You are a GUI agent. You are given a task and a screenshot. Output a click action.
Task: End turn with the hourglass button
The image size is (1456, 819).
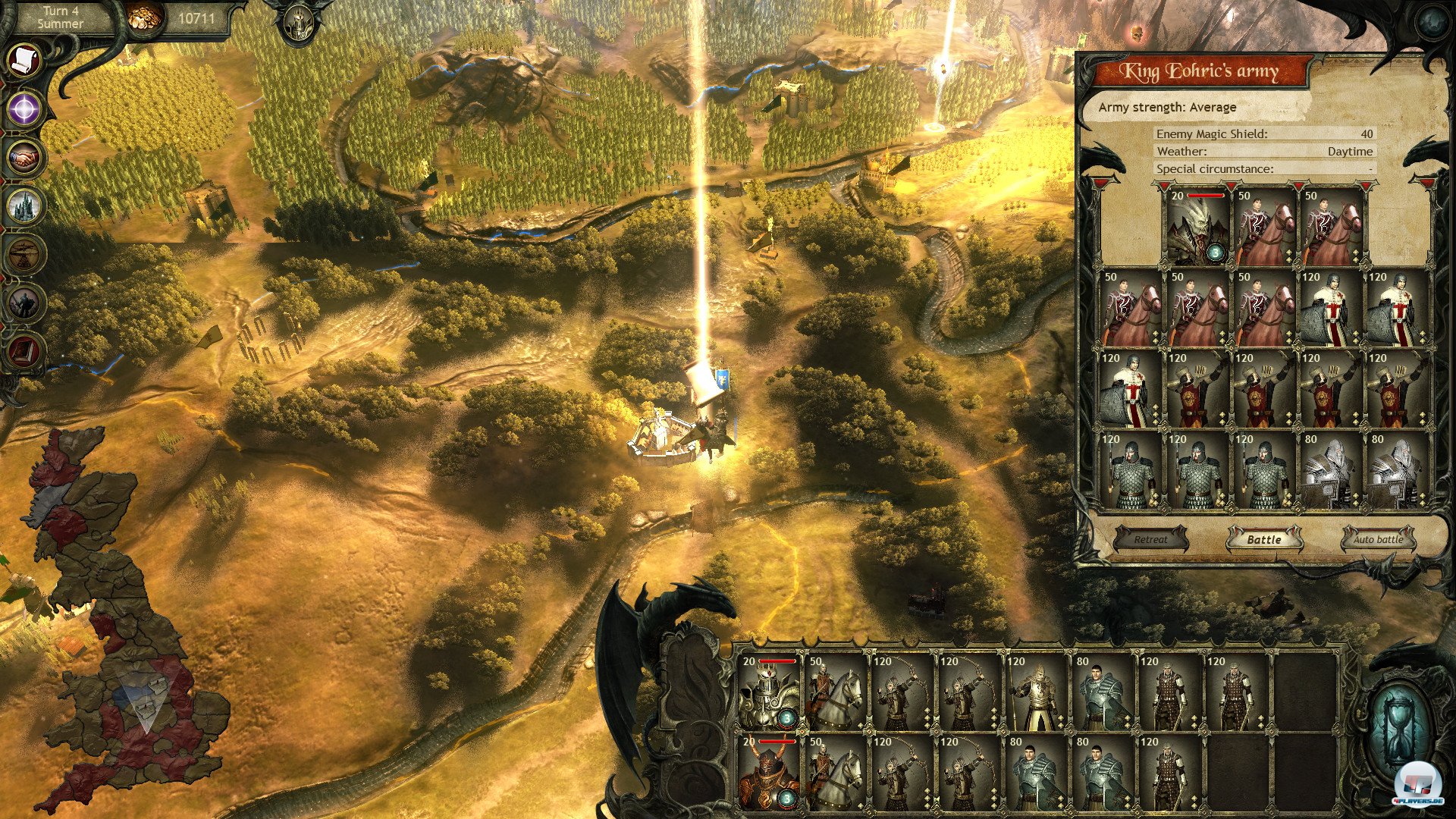1400,728
